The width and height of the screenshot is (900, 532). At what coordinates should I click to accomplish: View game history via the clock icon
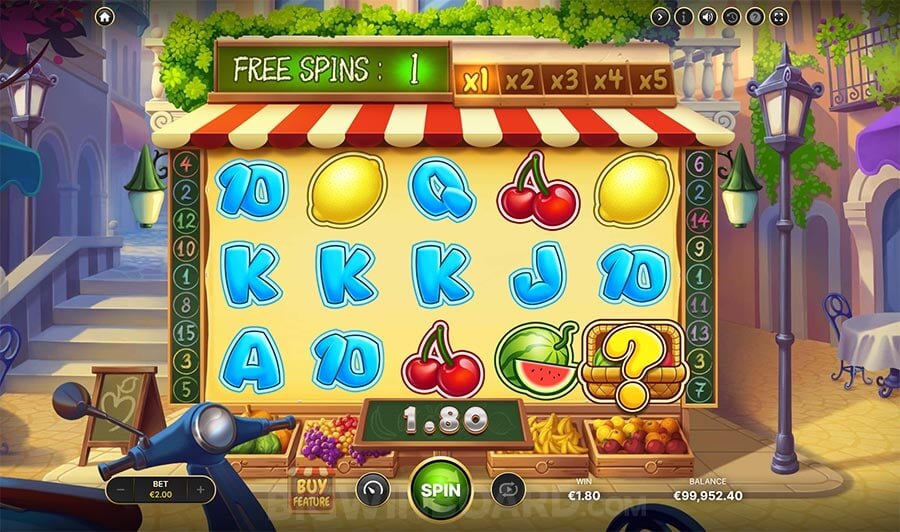tap(732, 16)
